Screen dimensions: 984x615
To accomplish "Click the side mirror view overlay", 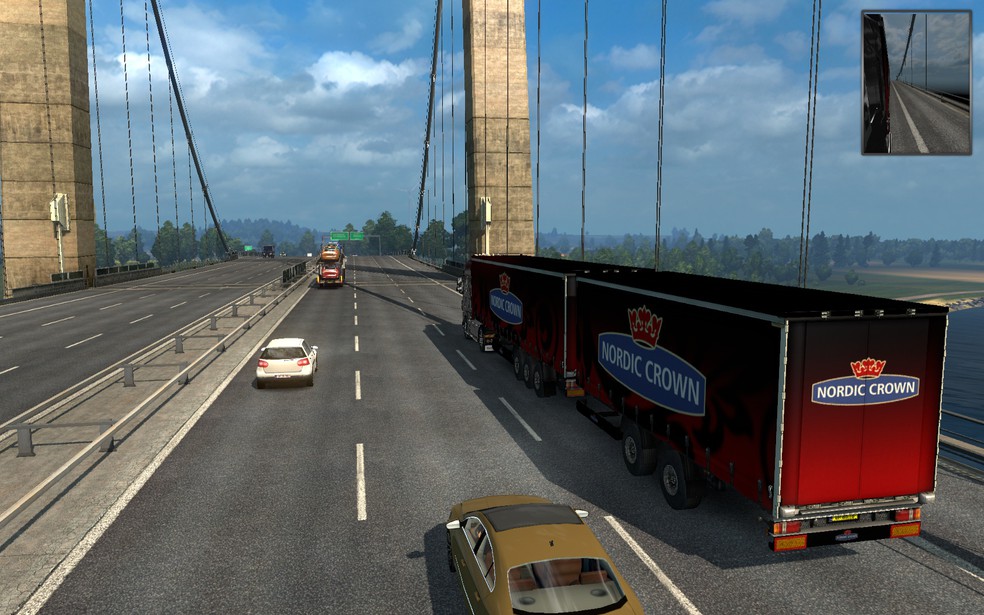I will (916, 82).
